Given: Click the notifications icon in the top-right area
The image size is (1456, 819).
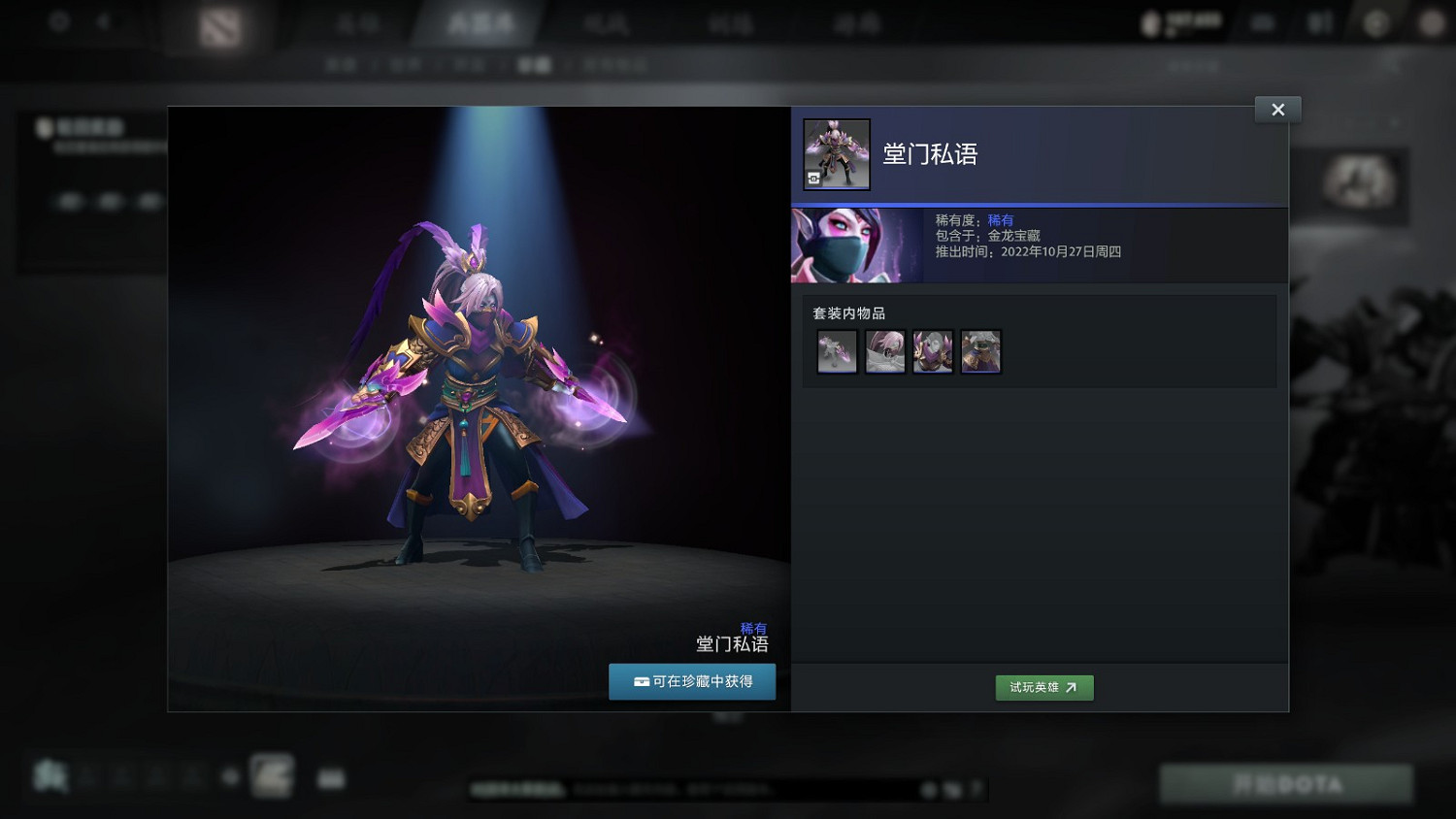Looking at the screenshot, I should click(1262, 21).
